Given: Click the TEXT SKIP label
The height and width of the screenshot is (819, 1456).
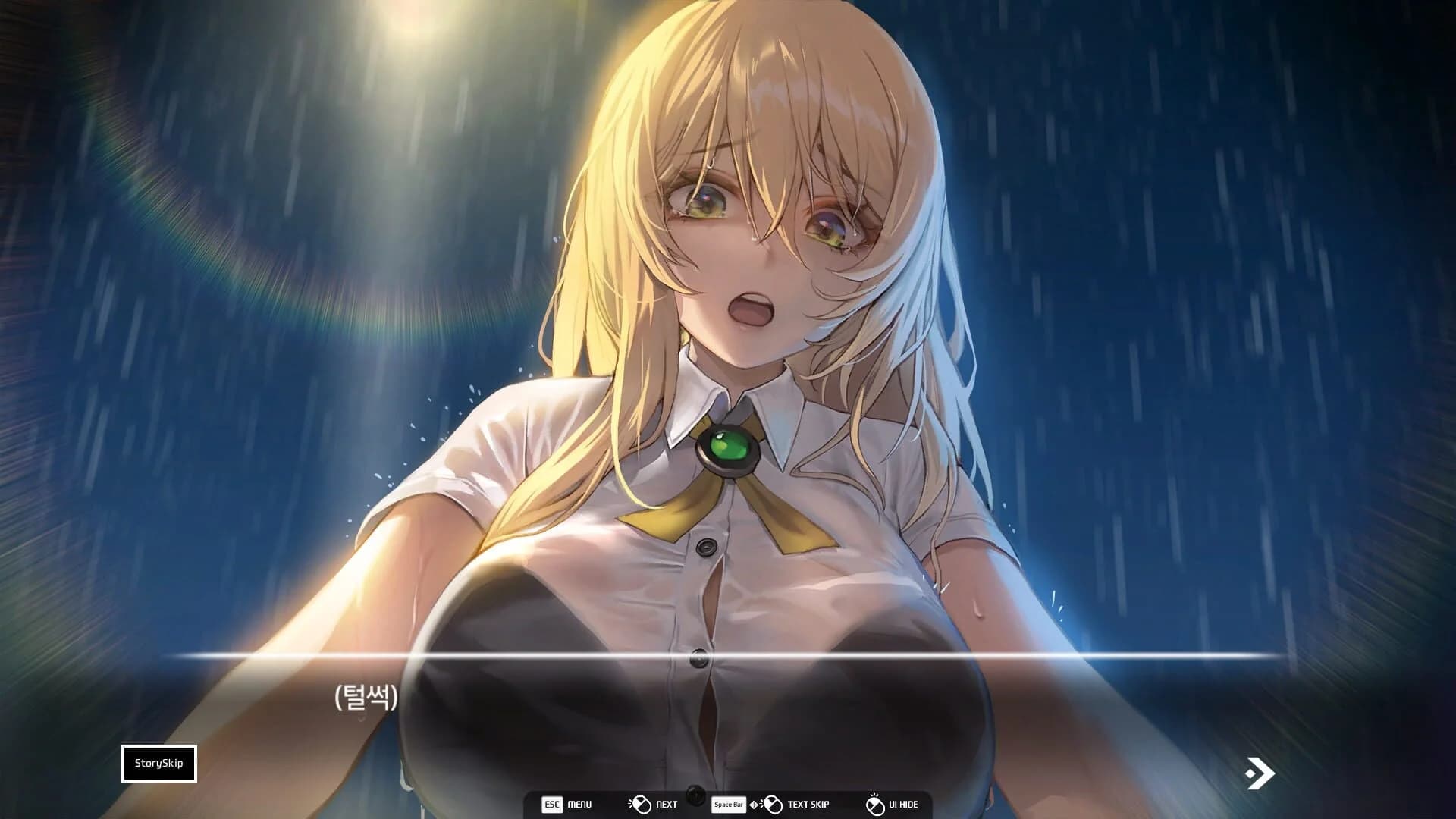Looking at the screenshot, I should pos(808,804).
